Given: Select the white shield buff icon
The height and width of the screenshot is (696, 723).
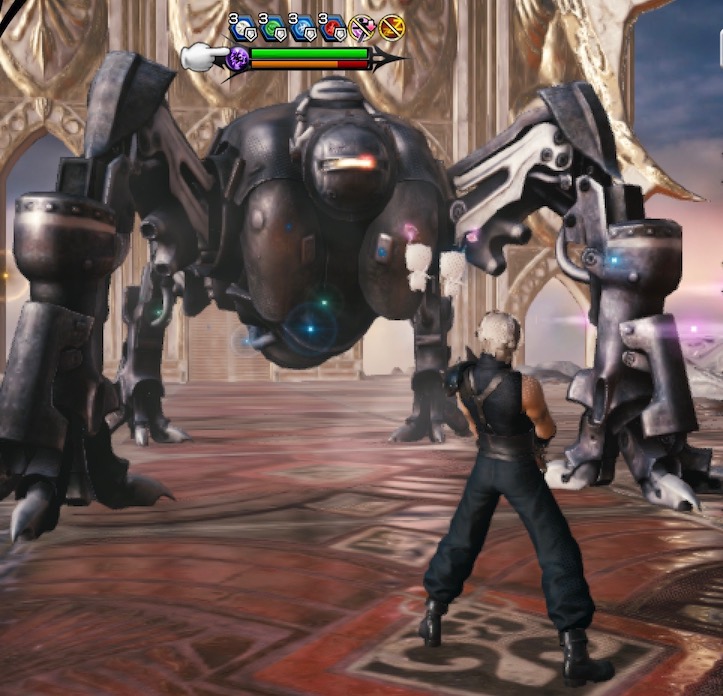Looking at the screenshot, I should [x=242, y=27].
